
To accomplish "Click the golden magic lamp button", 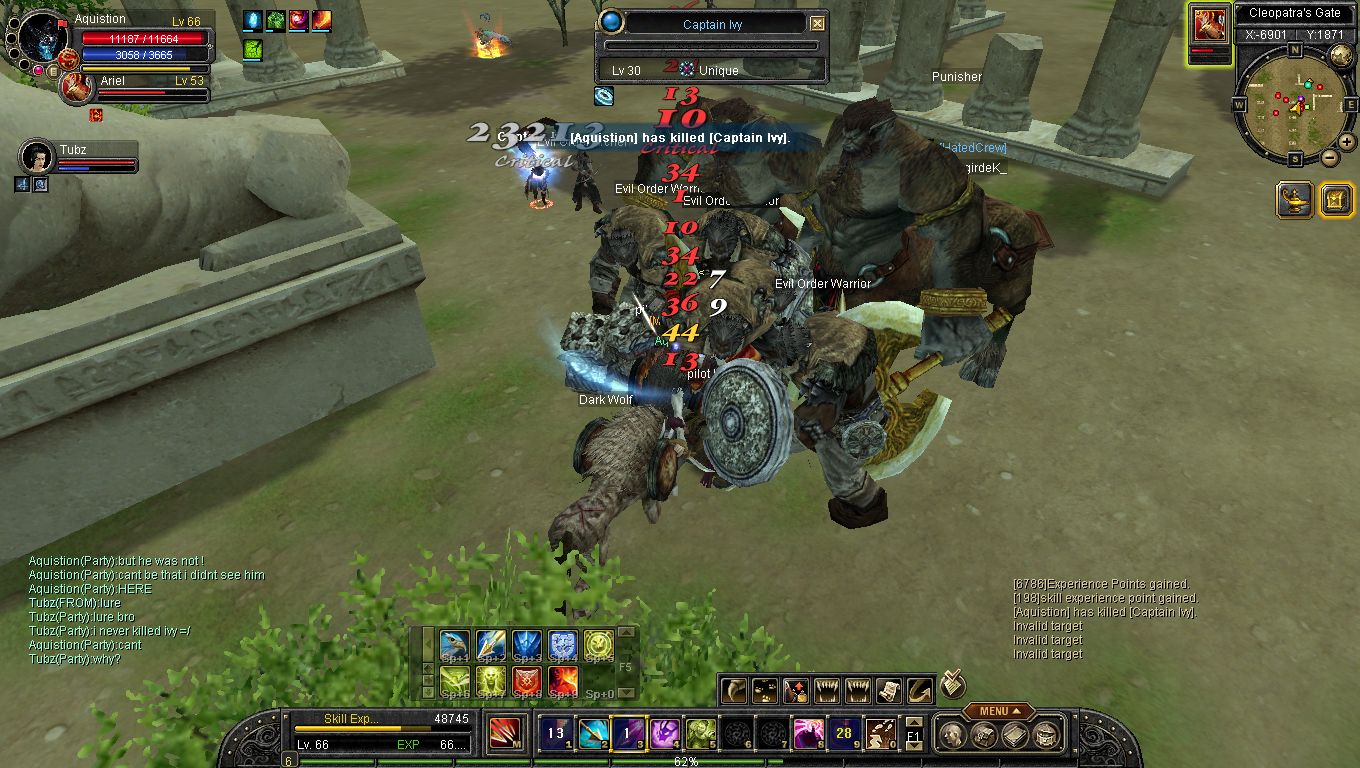I will 1295,200.
